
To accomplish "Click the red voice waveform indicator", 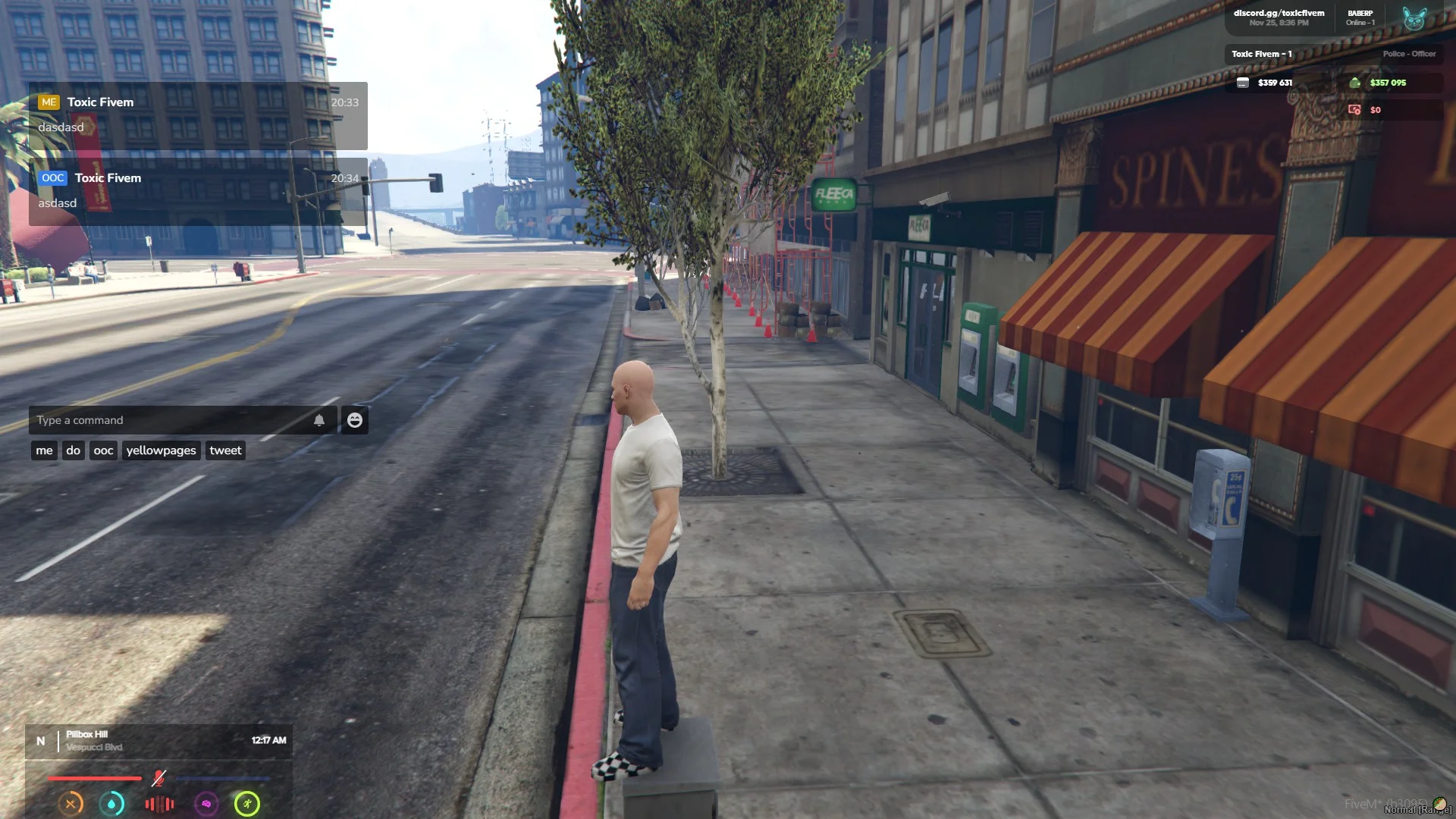I will pyautogui.click(x=159, y=803).
